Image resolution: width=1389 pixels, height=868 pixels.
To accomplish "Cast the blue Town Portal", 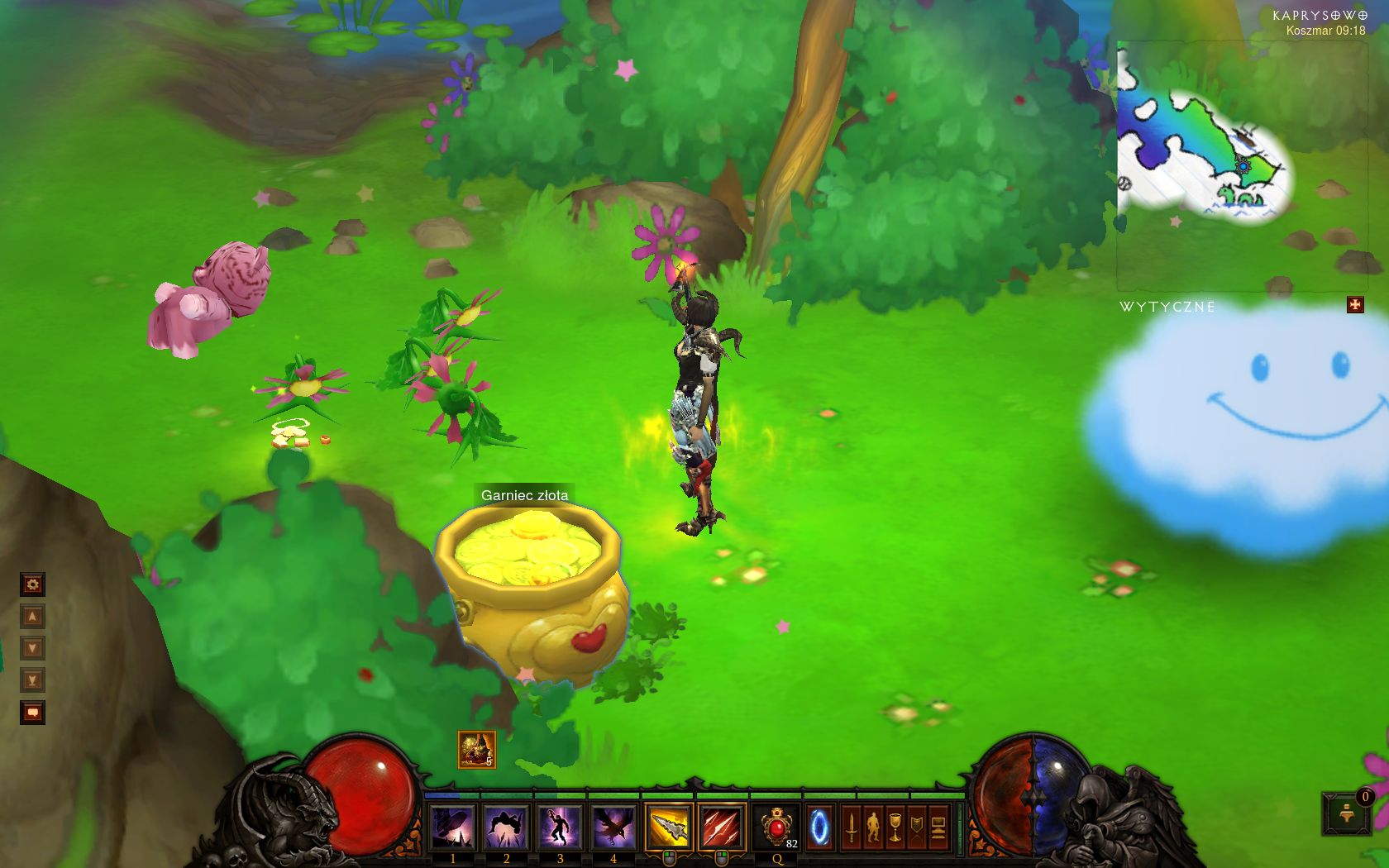I will (819, 827).
